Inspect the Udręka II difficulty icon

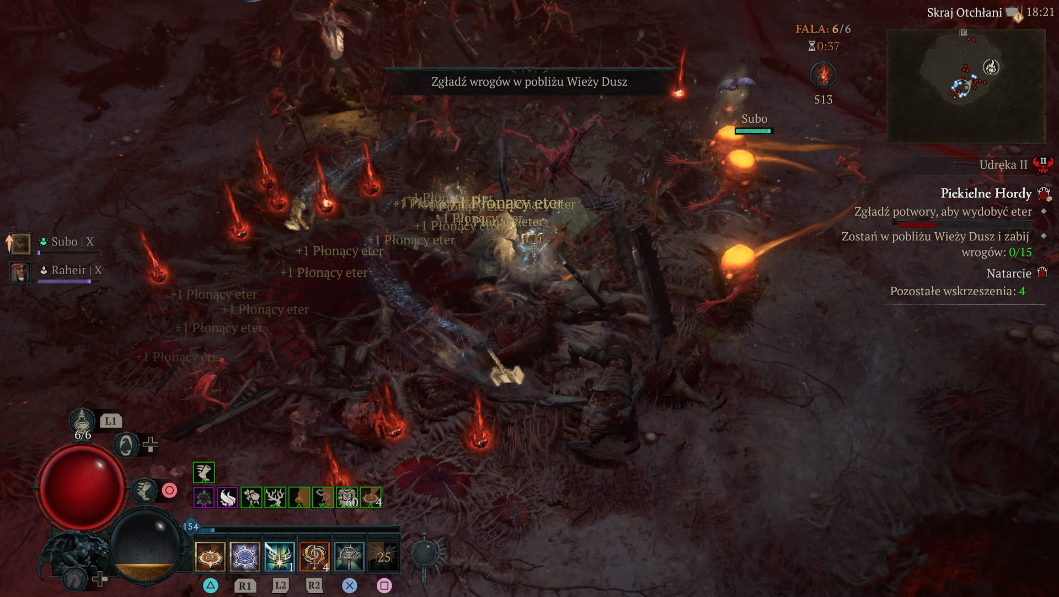tap(1043, 163)
